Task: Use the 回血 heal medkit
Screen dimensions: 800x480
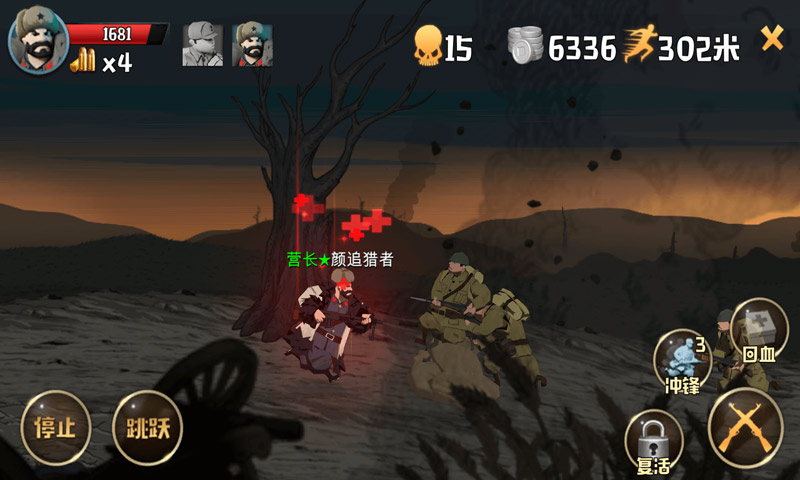Action: (759, 332)
